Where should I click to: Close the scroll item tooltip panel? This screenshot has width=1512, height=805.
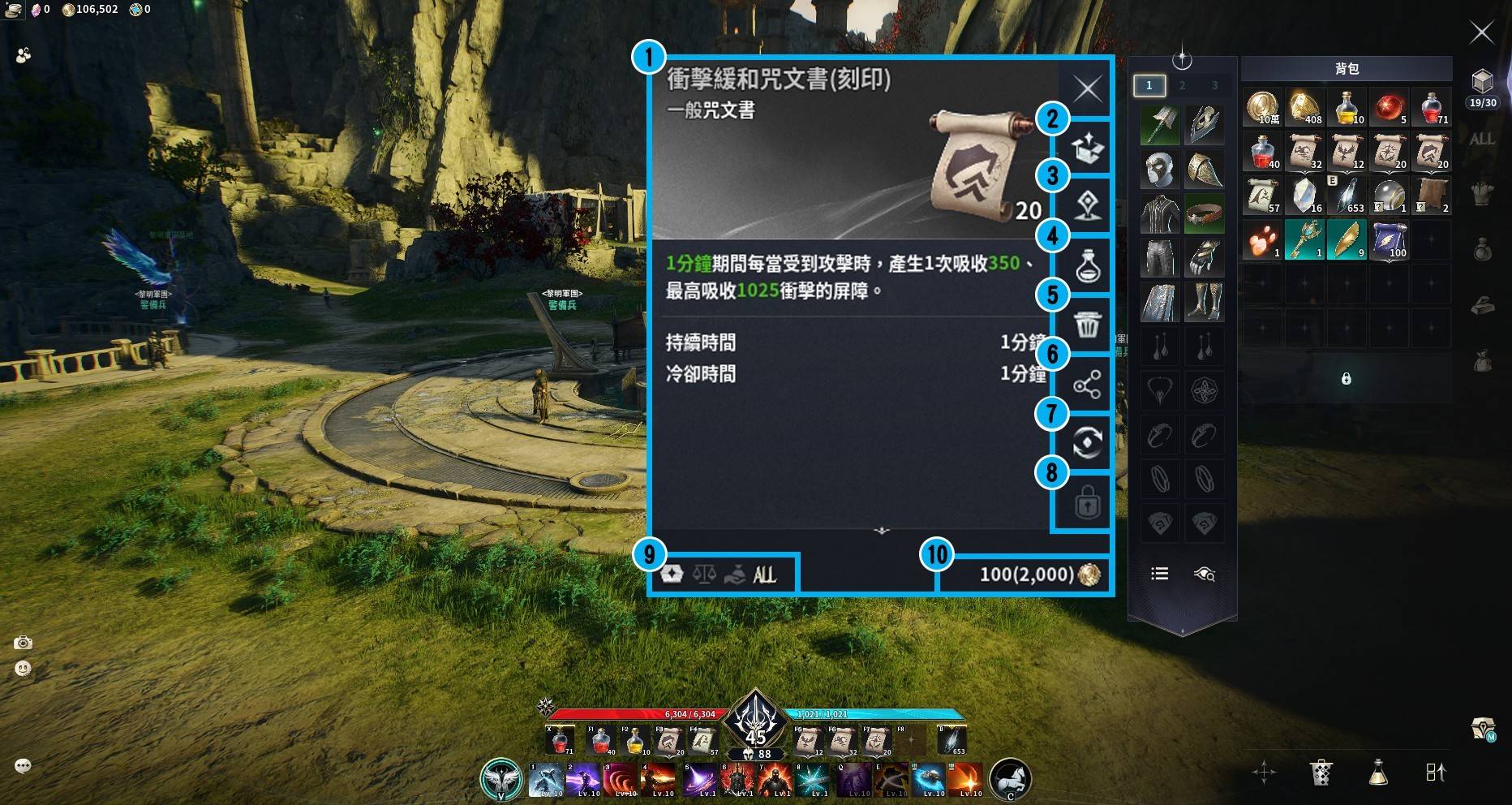1087,88
